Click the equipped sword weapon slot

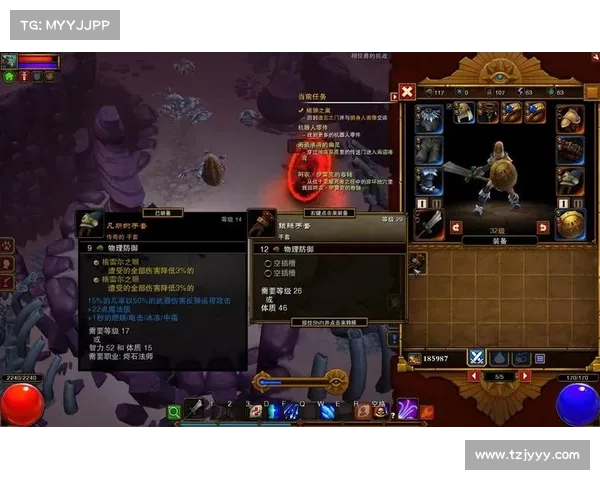(430, 223)
